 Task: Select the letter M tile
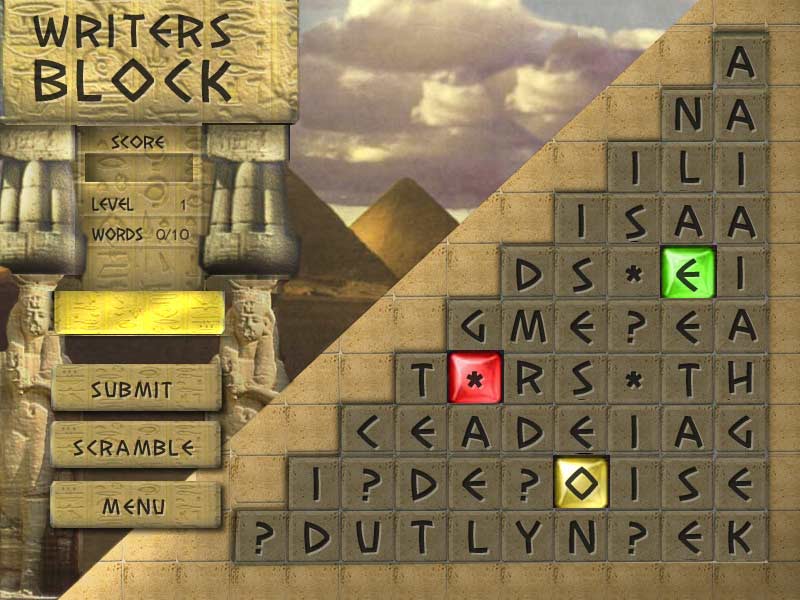coord(527,326)
